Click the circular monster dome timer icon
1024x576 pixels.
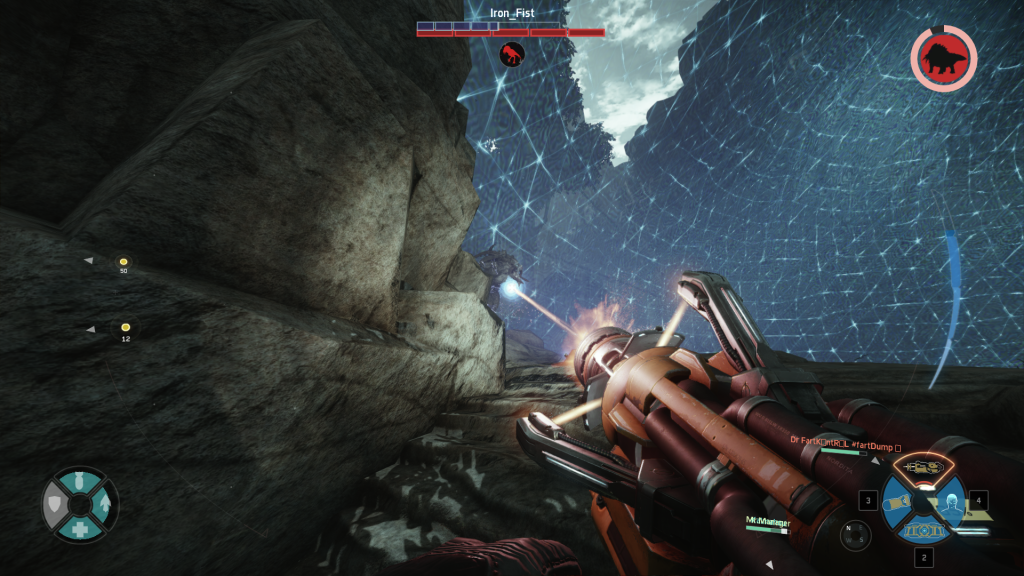coord(943,59)
